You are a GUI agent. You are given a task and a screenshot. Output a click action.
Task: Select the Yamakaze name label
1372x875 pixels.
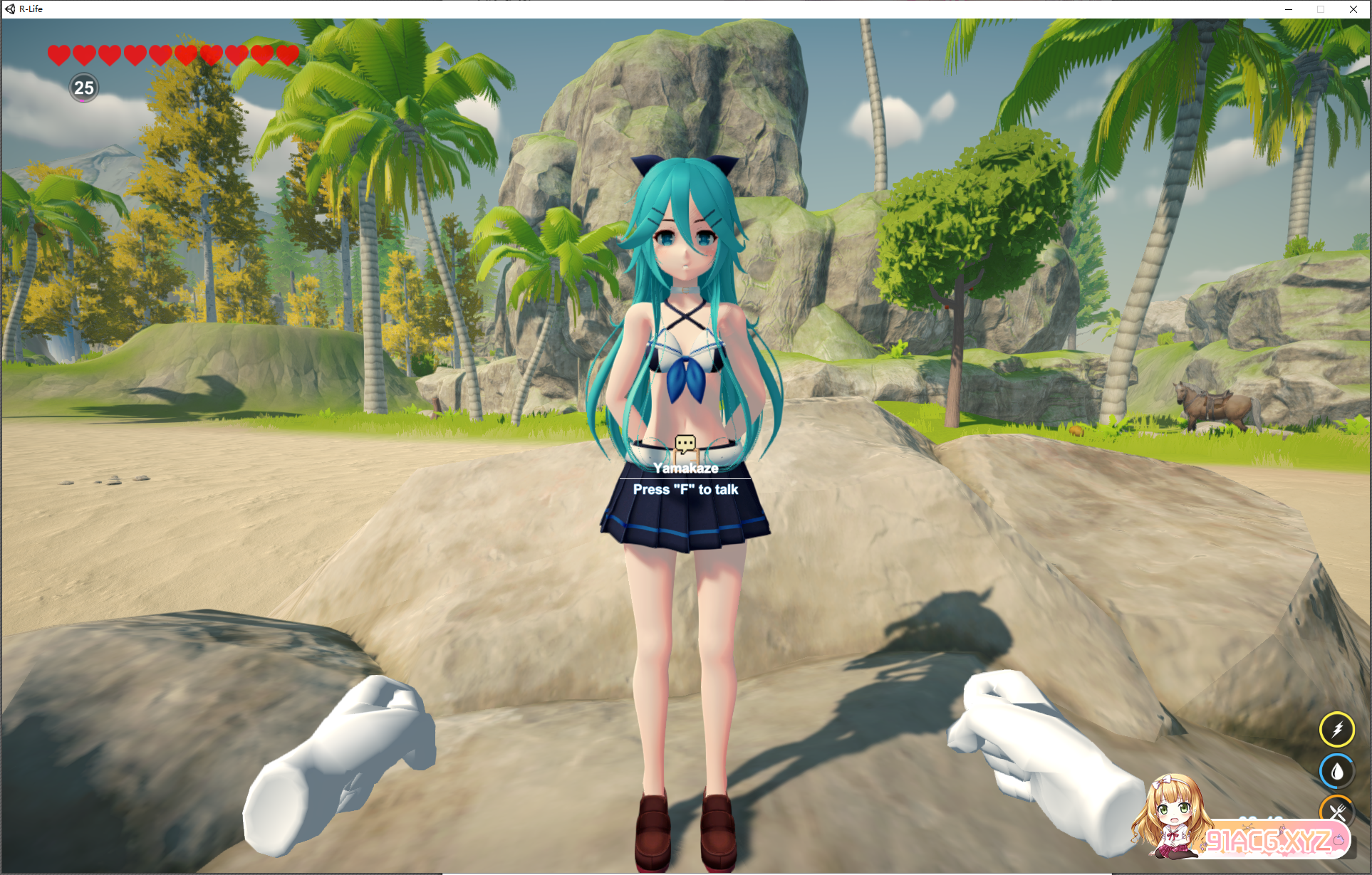(x=686, y=468)
